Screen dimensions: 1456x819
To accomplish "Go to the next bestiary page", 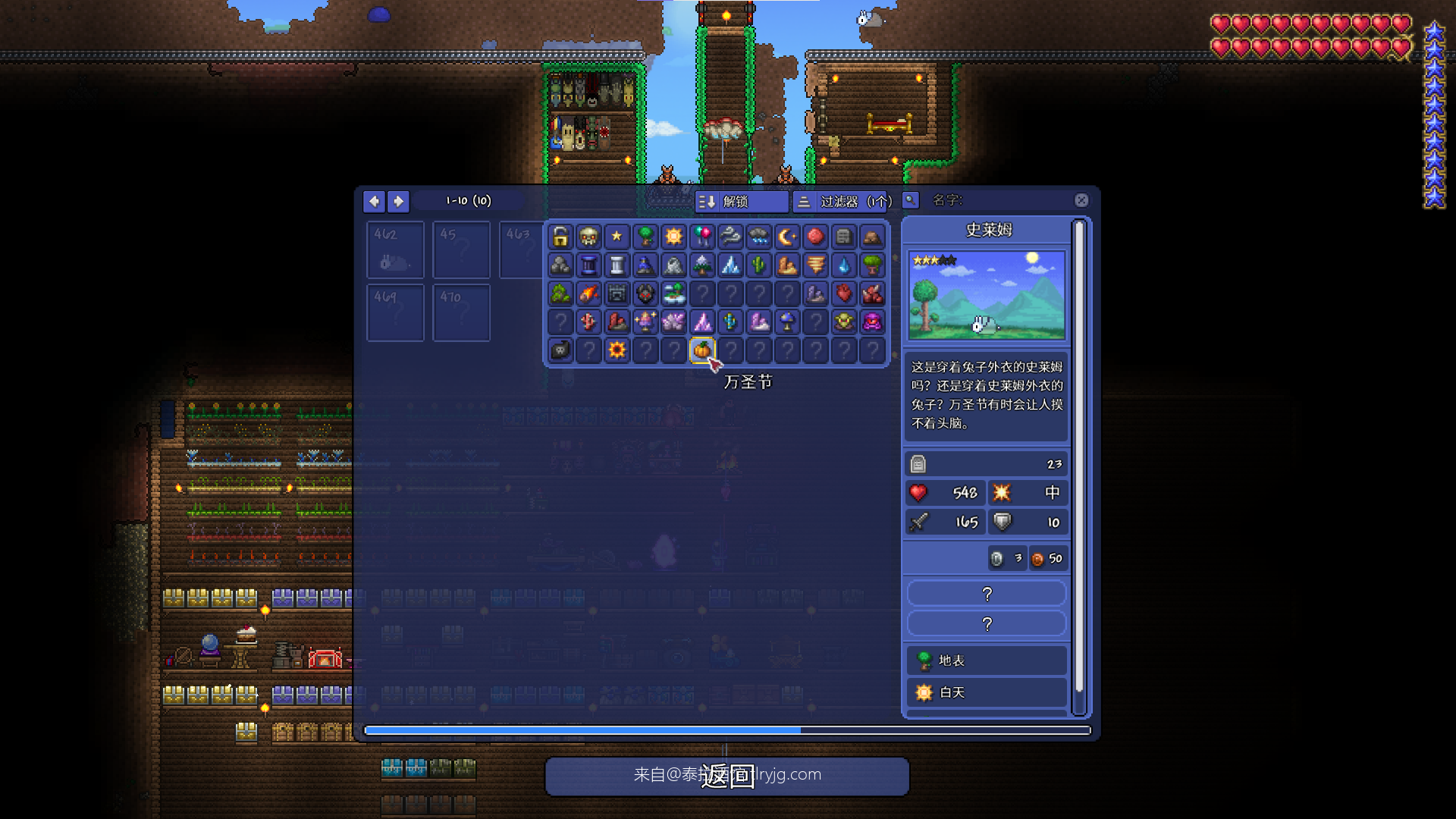I will pyautogui.click(x=398, y=201).
